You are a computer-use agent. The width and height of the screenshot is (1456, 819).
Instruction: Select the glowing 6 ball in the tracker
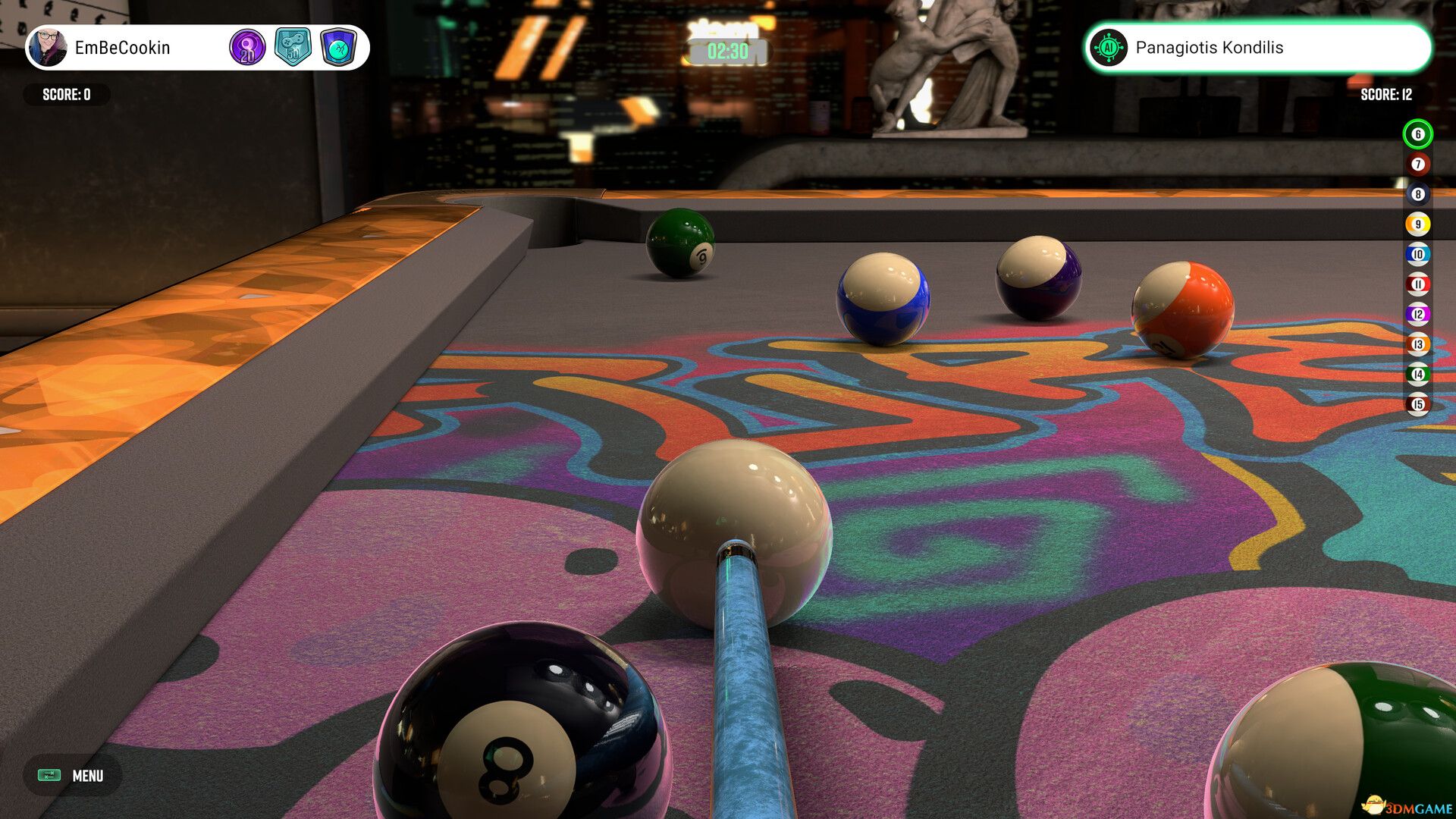[1417, 134]
